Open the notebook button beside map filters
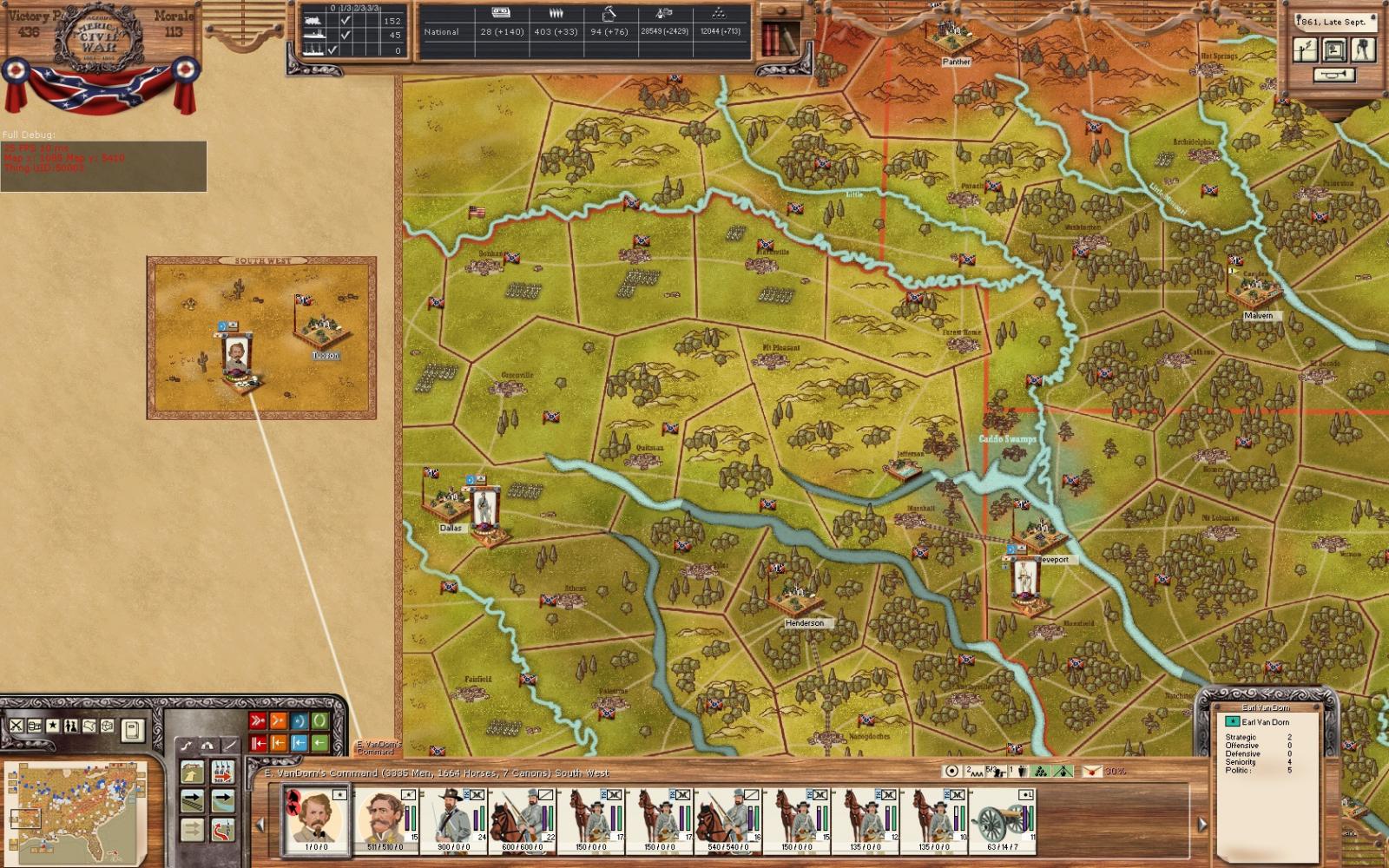The height and width of the screenshot is (868, 1389). 132,729
